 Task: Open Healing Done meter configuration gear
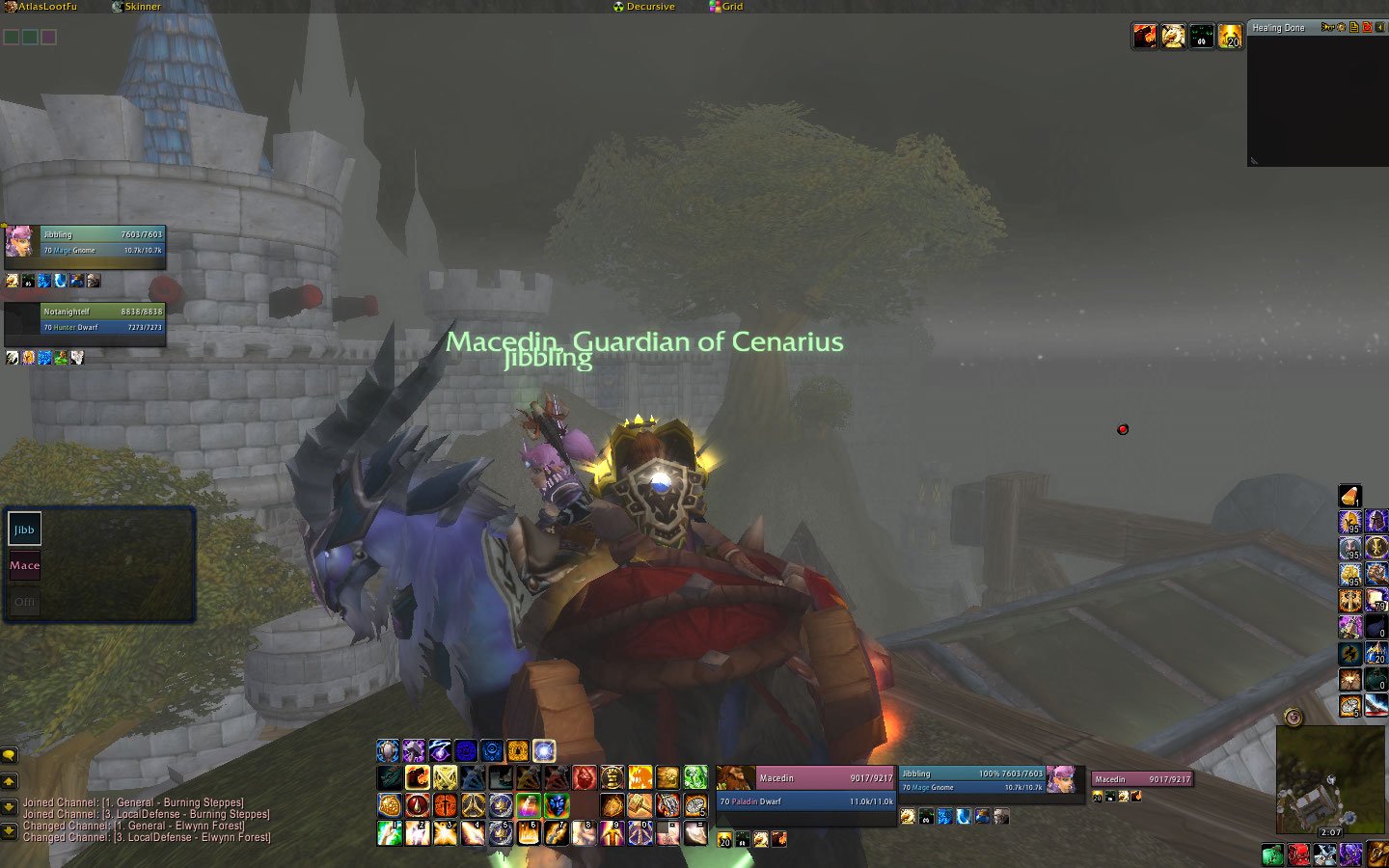point(1342,28)
